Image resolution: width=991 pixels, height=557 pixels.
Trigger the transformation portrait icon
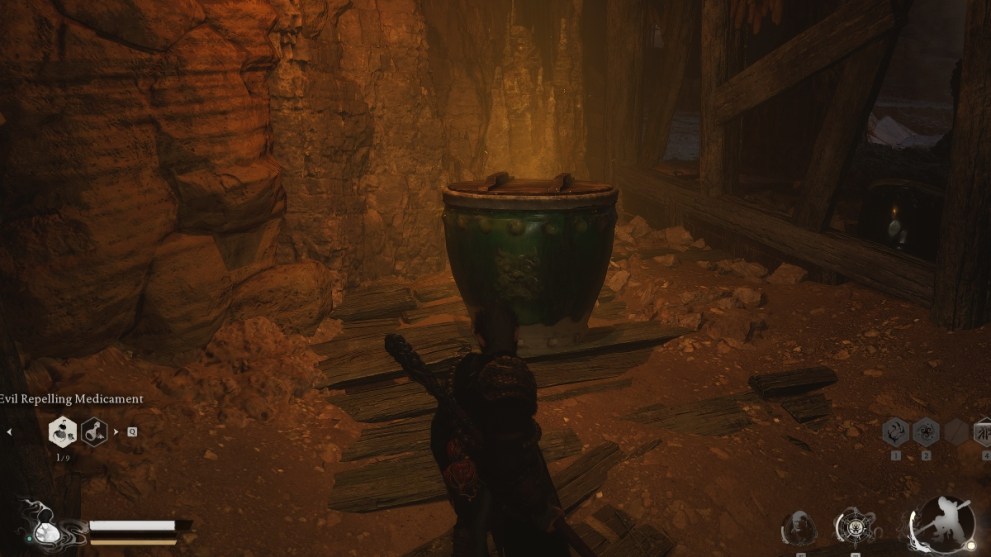coord(800,529)
